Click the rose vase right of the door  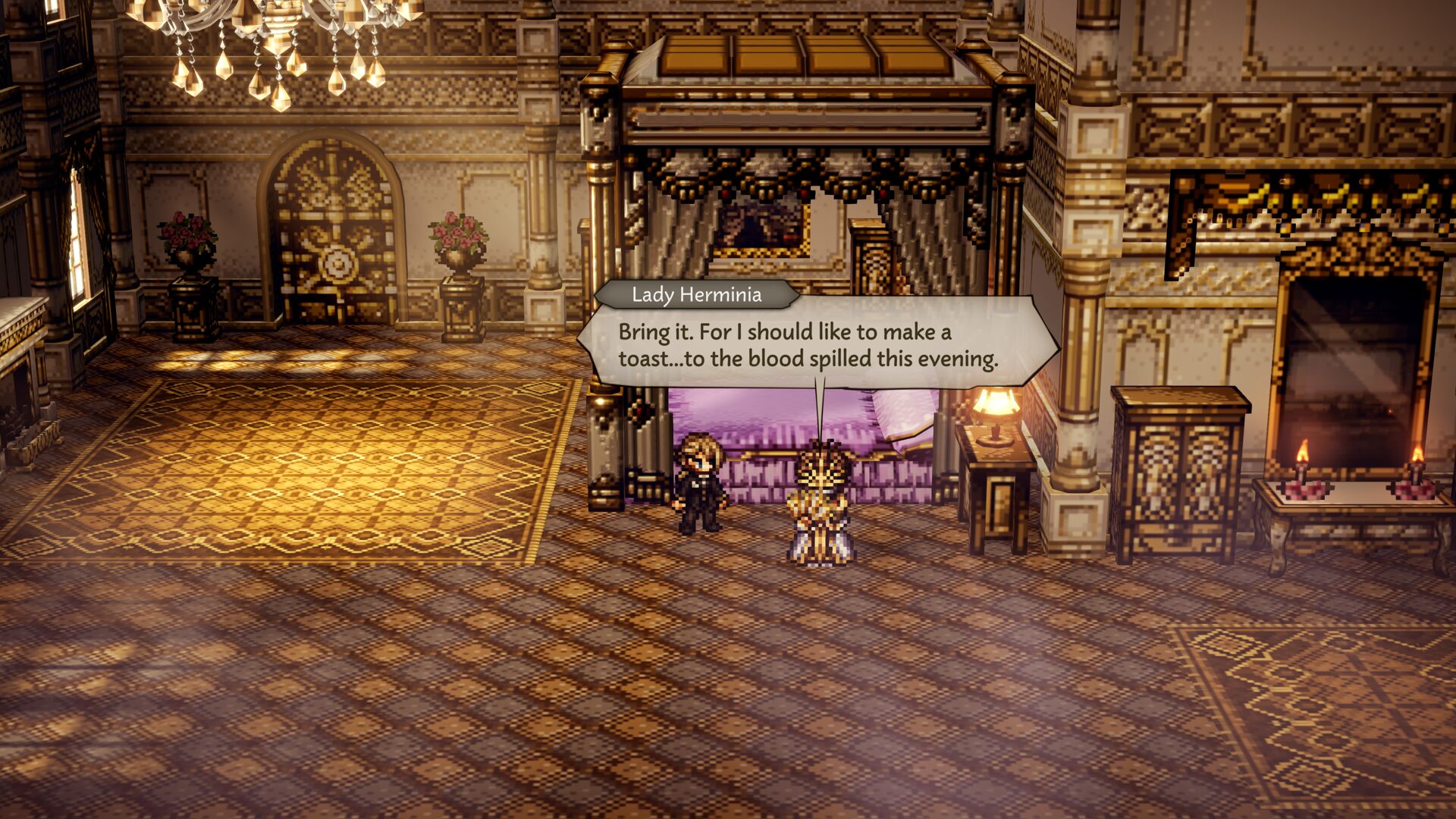pyautogui.click(x=456, y=239)
